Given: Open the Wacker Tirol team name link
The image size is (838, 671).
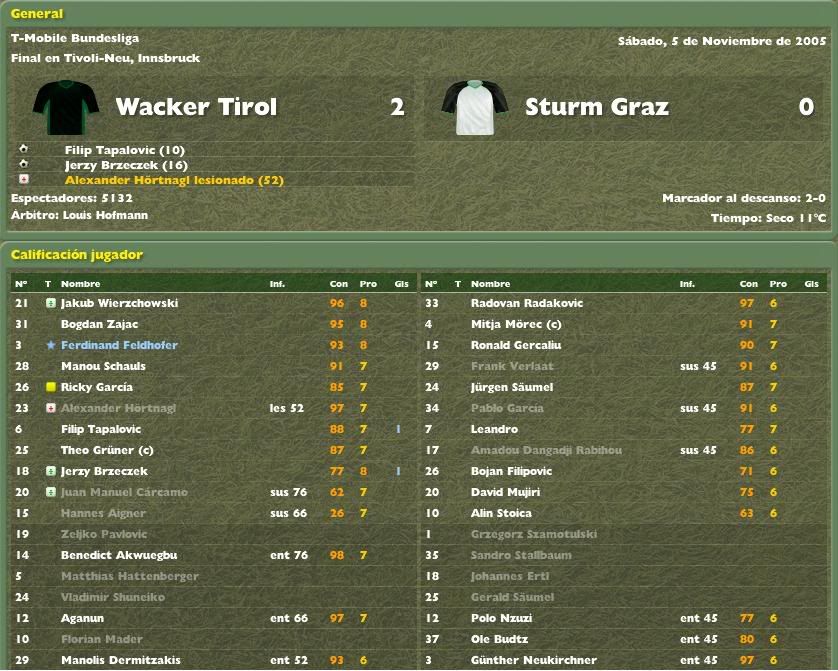Looking at the screenshot, I should tap(196, 107).
